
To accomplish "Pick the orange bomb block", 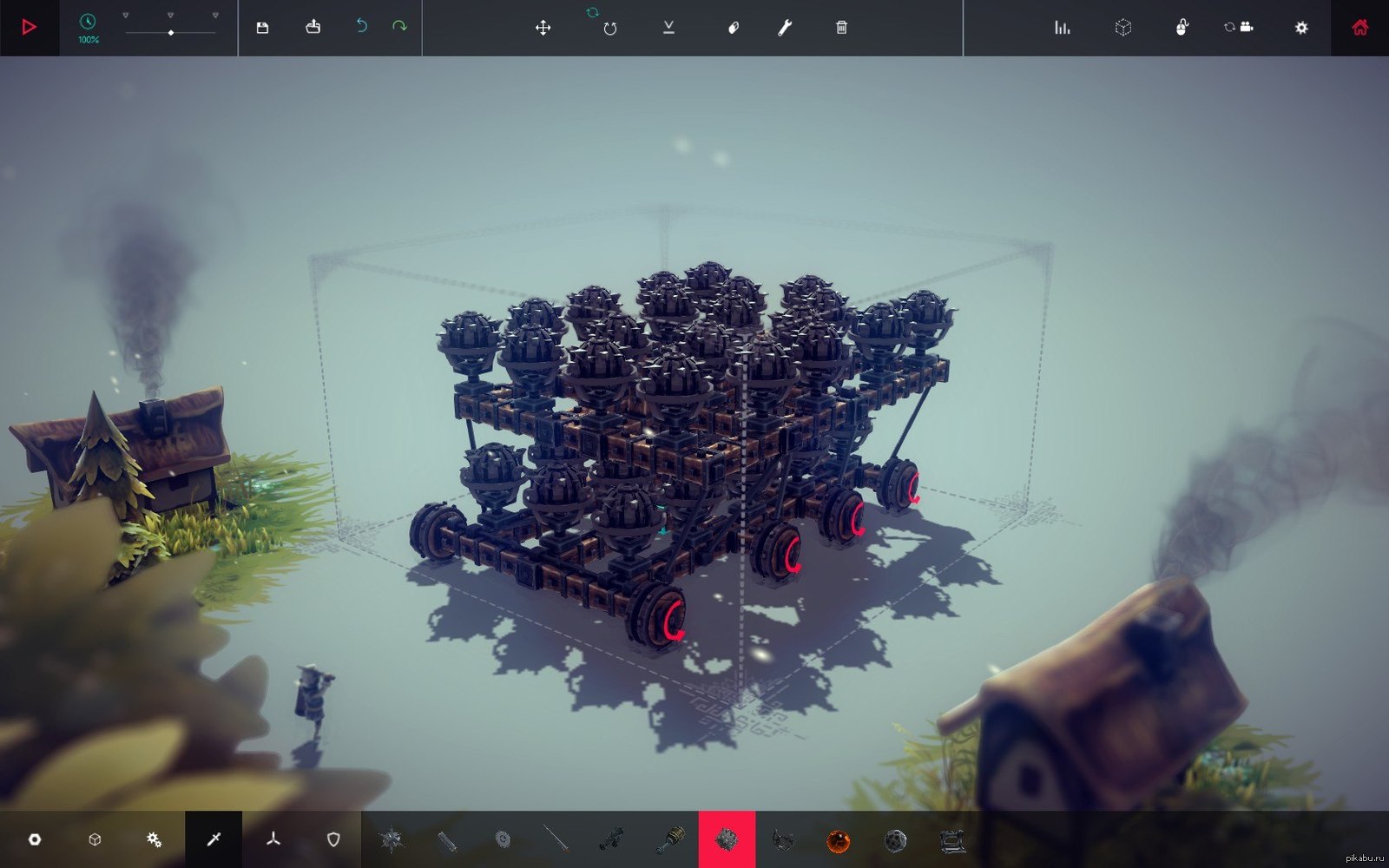I will [x=838, y=840].
